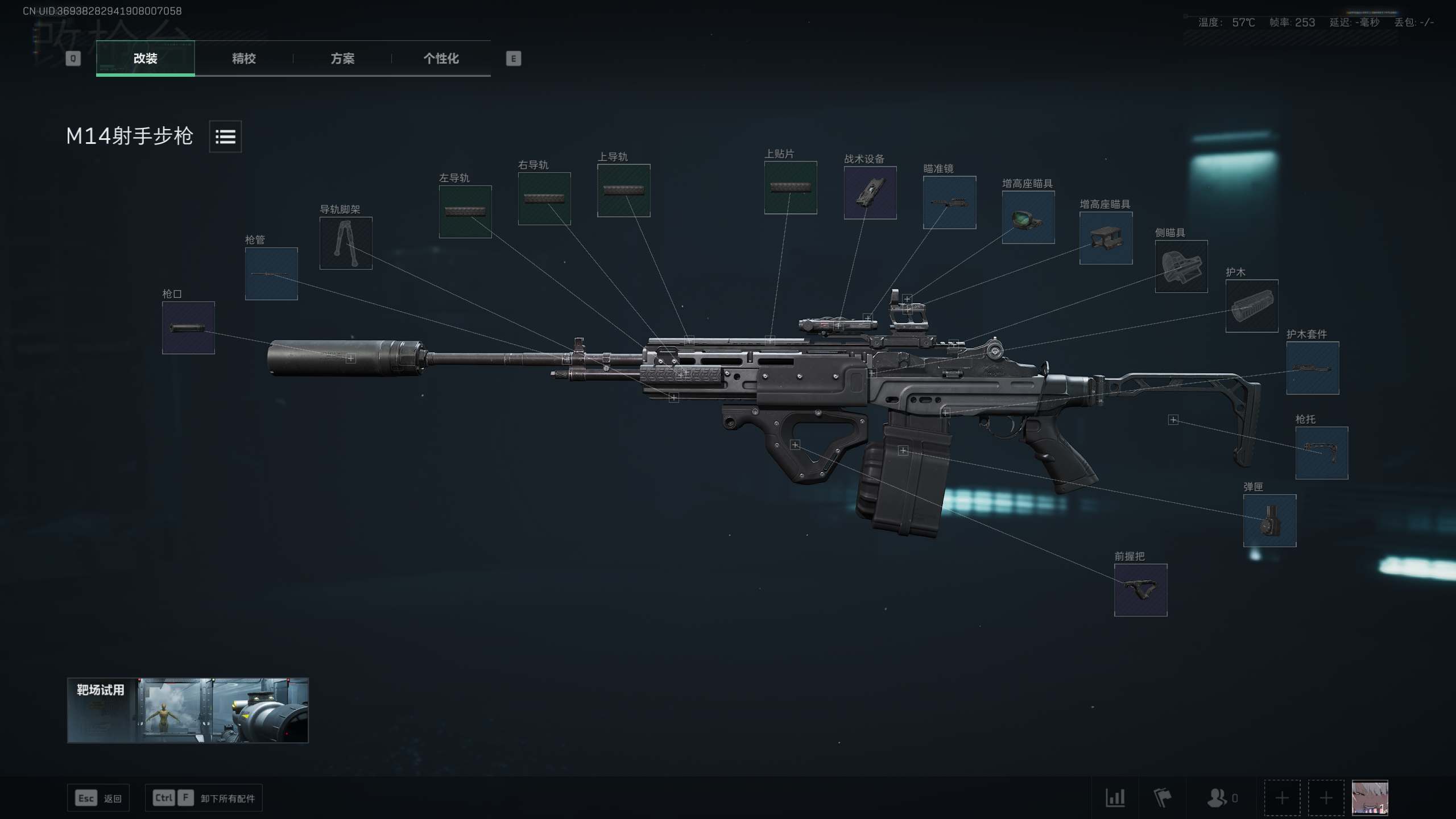This screenshot has height=819, width=1456.
Task: Open the bar chart stats icon
Action: [1115, 797]
